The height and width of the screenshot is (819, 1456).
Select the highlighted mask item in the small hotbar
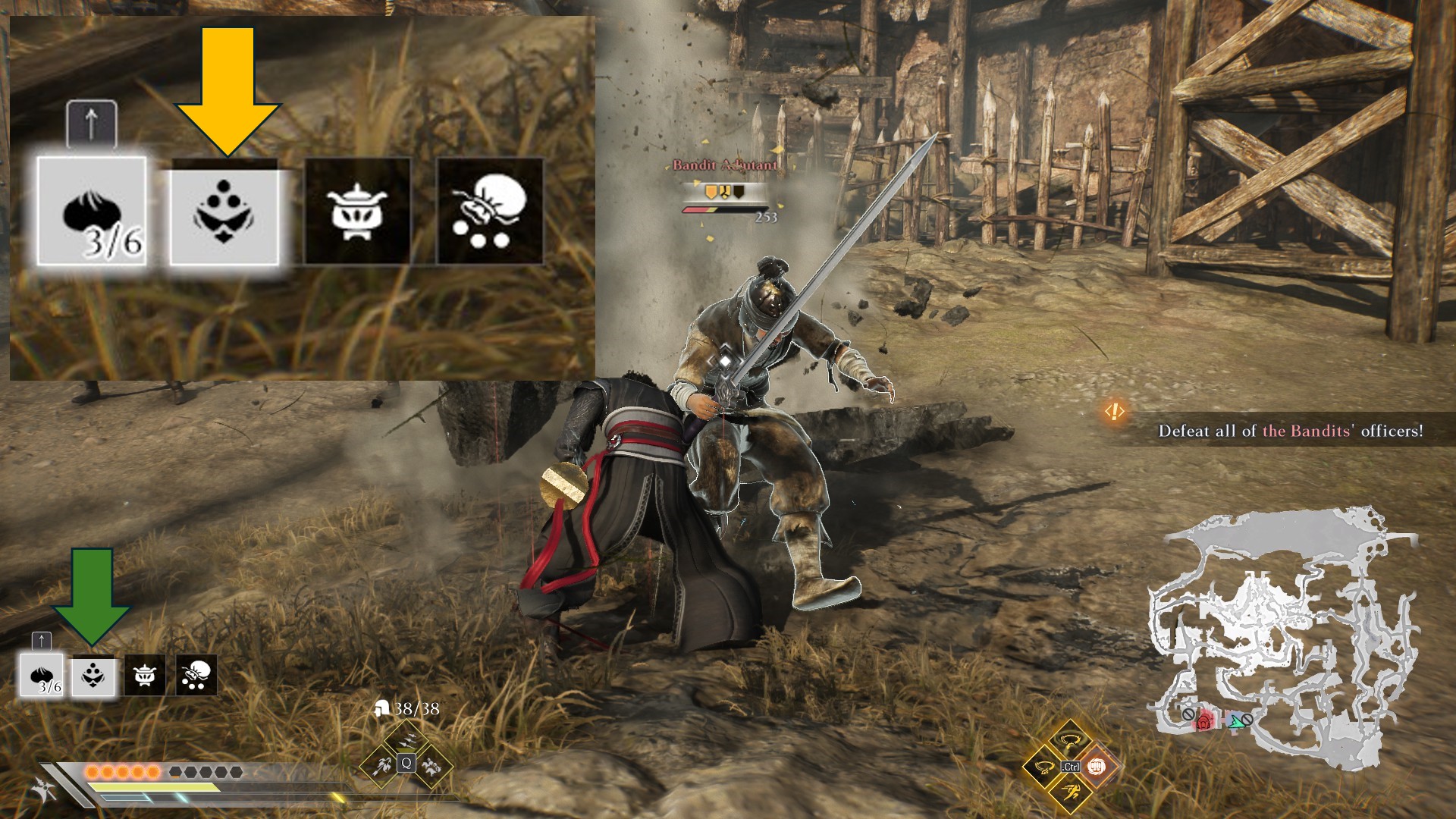tap(93, 675)
